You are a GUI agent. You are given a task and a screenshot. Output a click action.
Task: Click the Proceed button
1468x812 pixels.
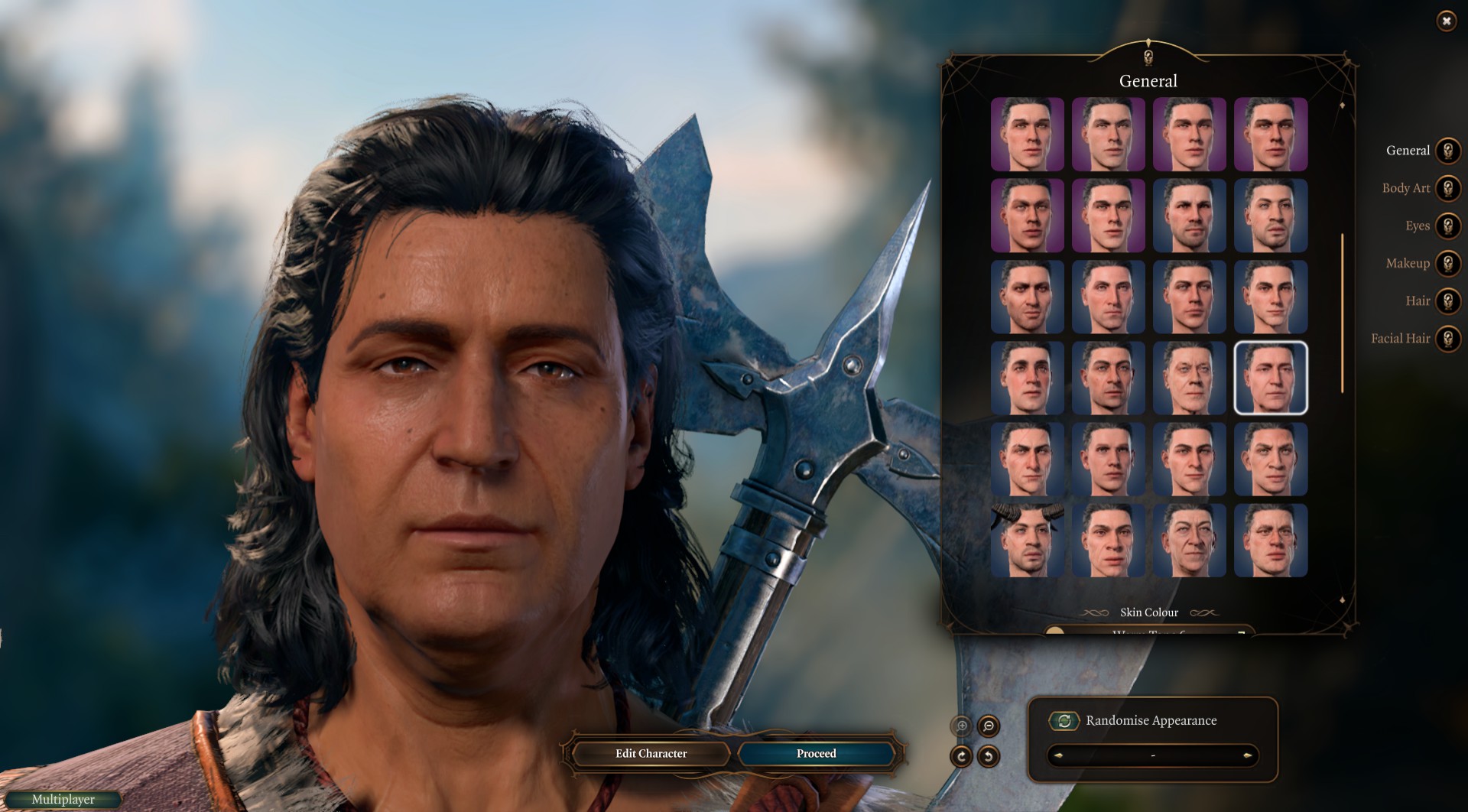816,754
